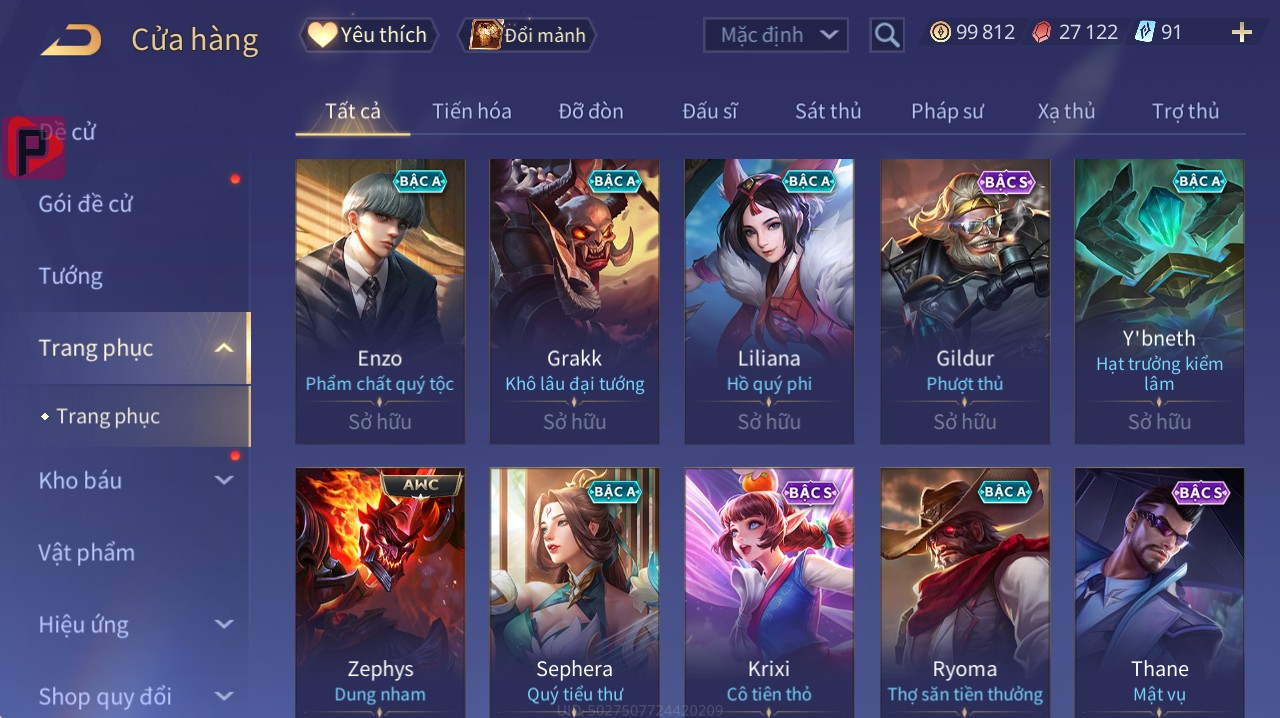Select the Đấu sĩ category tab
The image size is (1280, 718).
(x=710, y=111)
